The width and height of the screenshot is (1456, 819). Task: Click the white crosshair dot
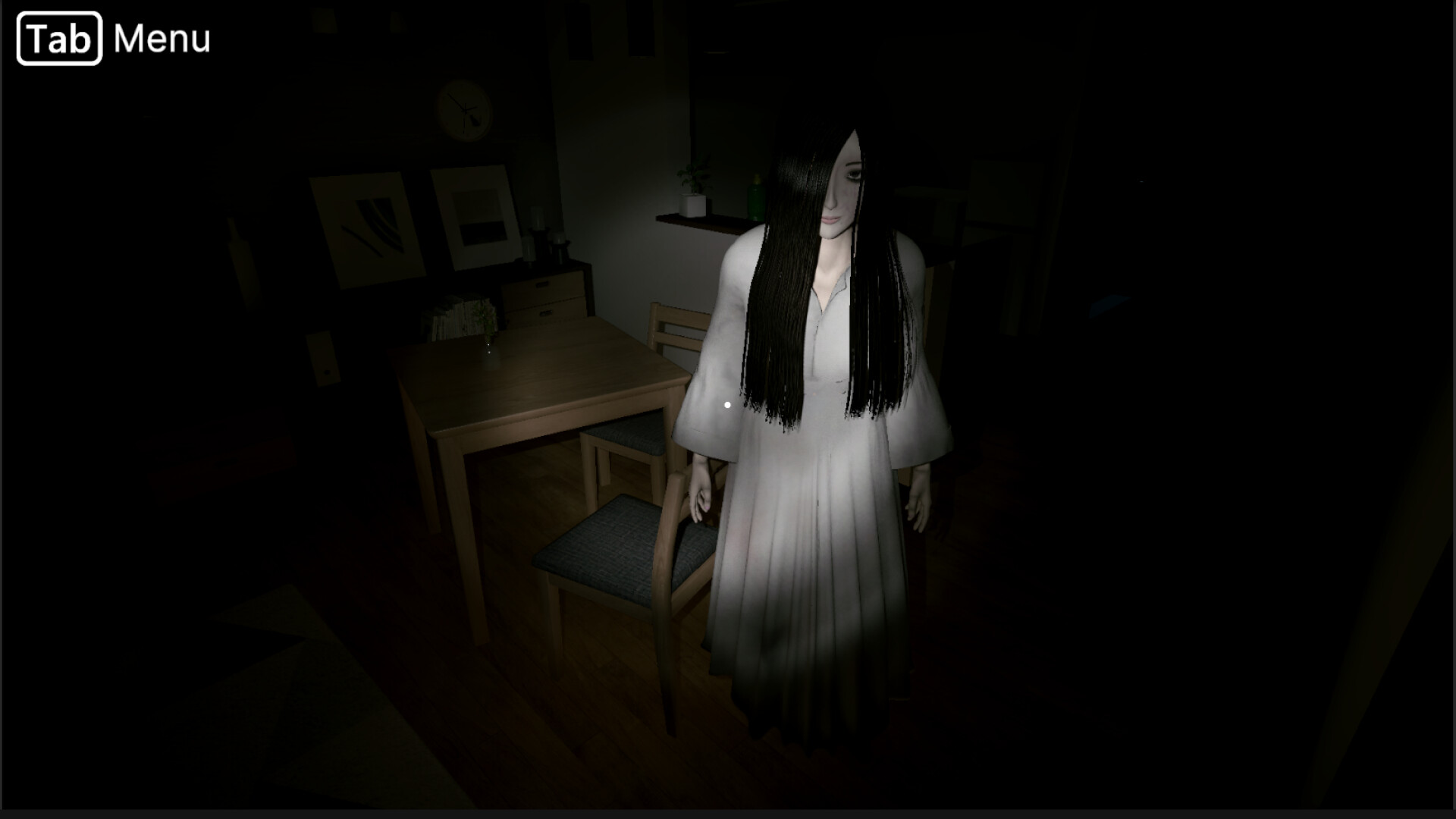(x=727, y=404)
